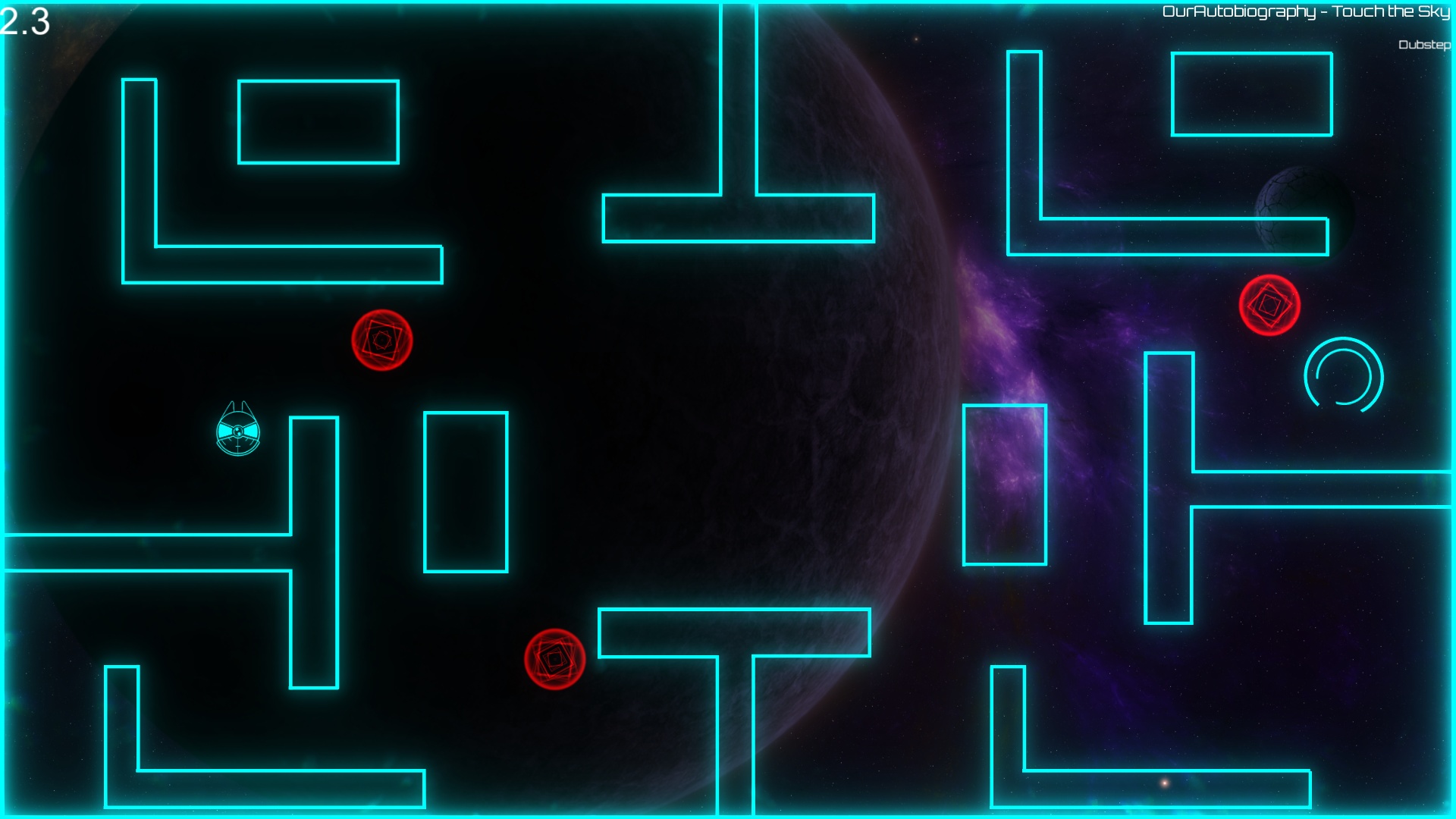Click the small rectangle obstacle left of center
The height and width of the screenshot is (819, 1456).
(466, 493)
